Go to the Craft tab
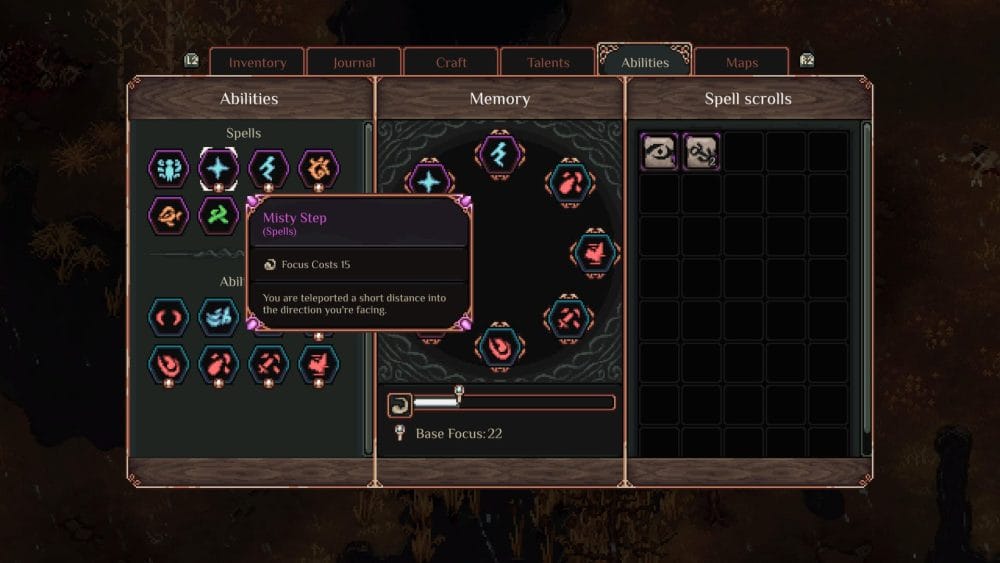 click(451, 62)
